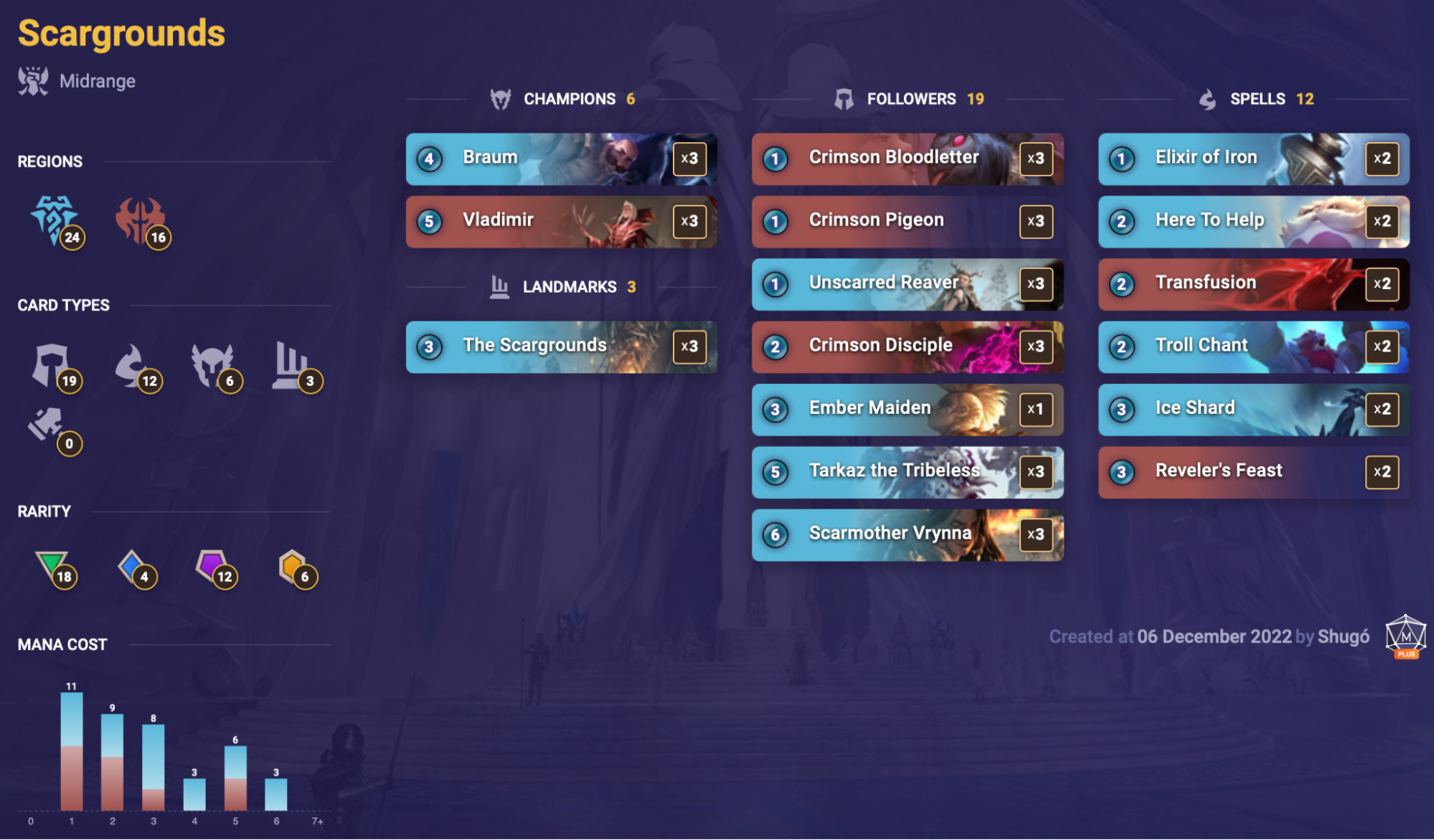Select the Scarmother Vrynna card
This screenshot has width=1434, height=840.
click(907, 534)
